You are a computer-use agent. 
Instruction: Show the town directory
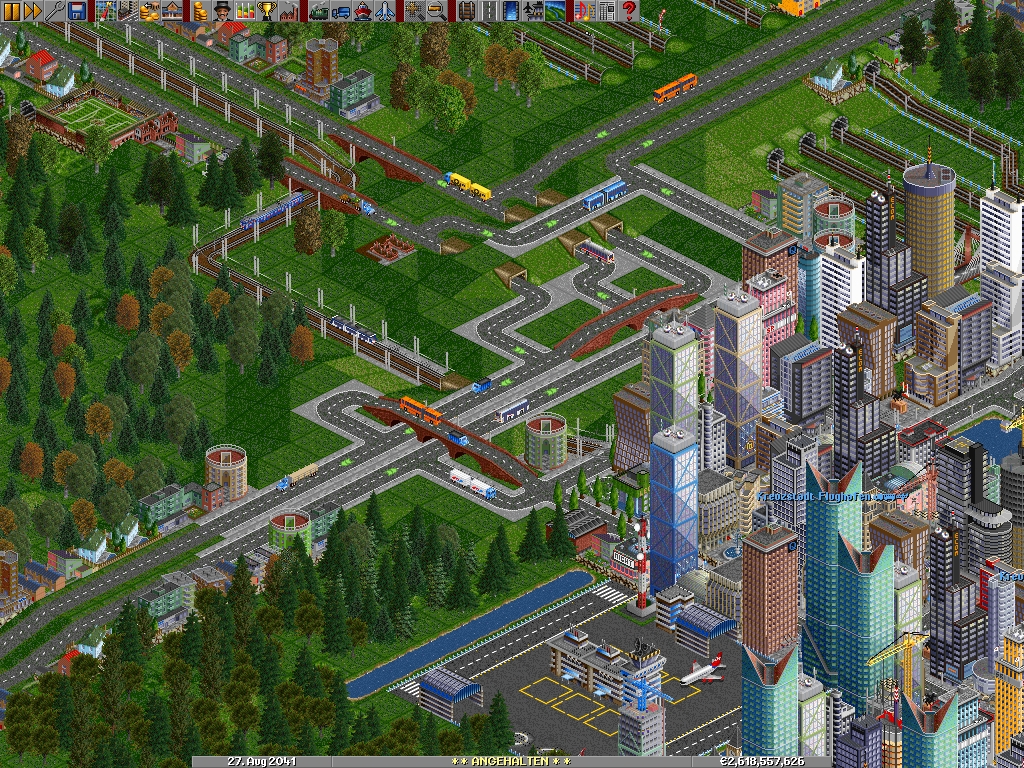point(129,11)
